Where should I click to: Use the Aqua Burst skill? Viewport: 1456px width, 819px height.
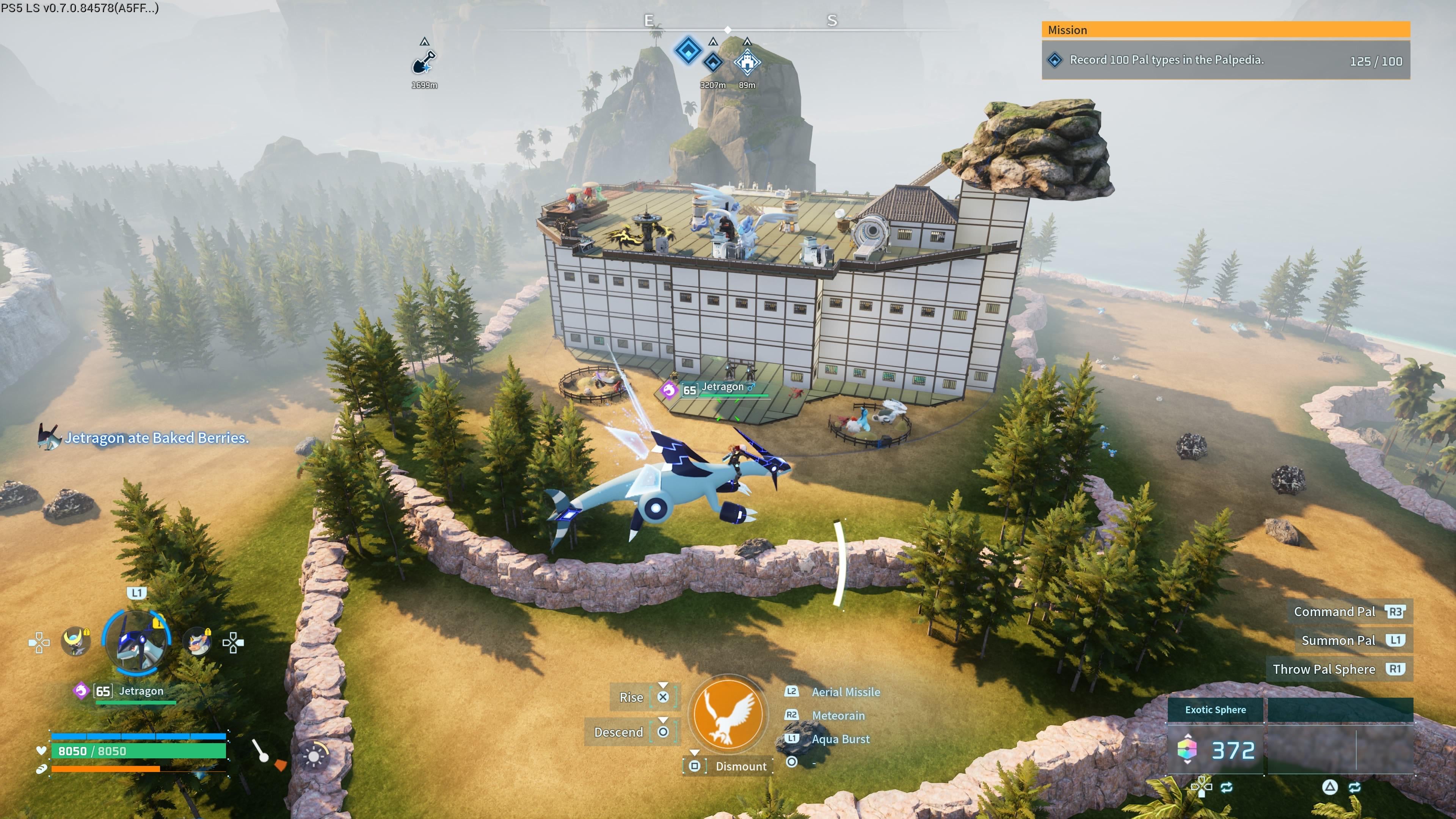pyautogui.click(x=840, y=739)
